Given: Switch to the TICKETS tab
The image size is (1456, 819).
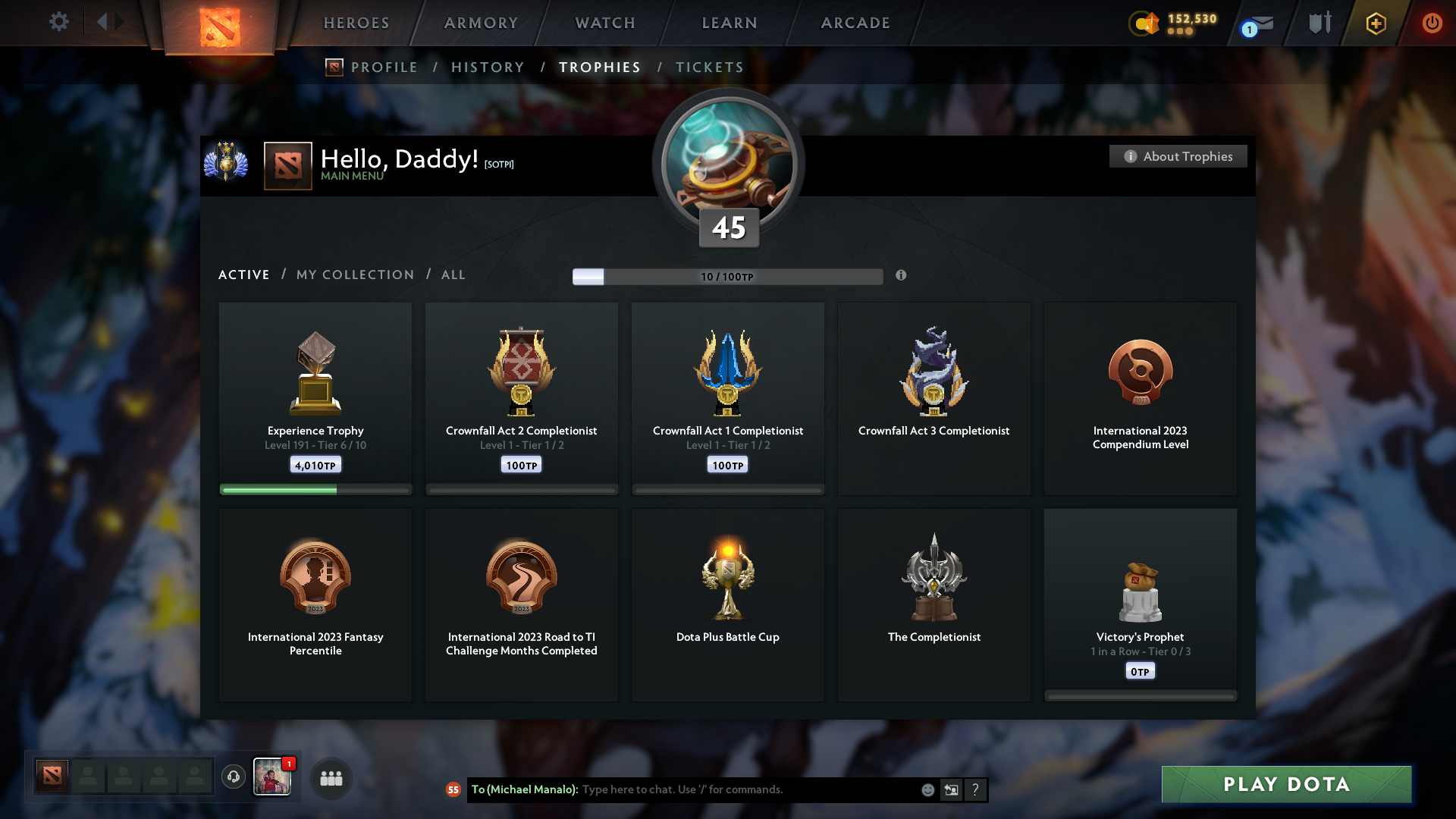Looking at the screenshot, I should tap(709, 67).
